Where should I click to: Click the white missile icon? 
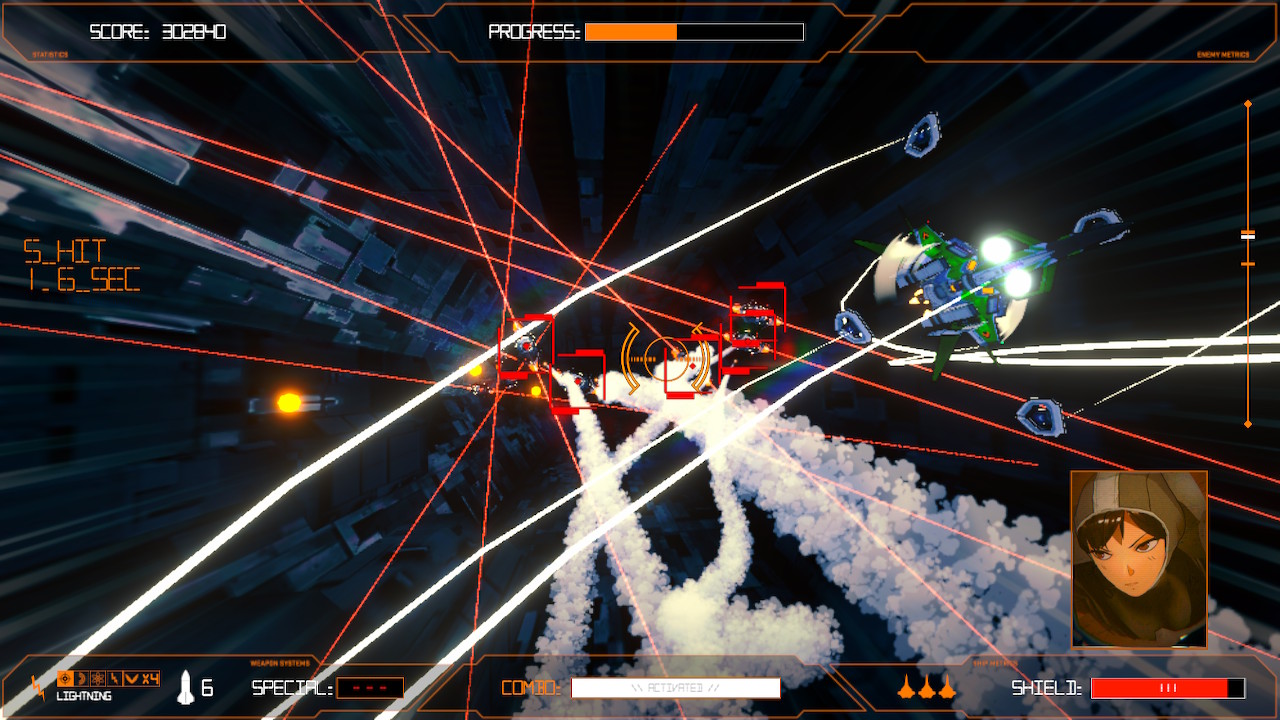pos(186,687)
